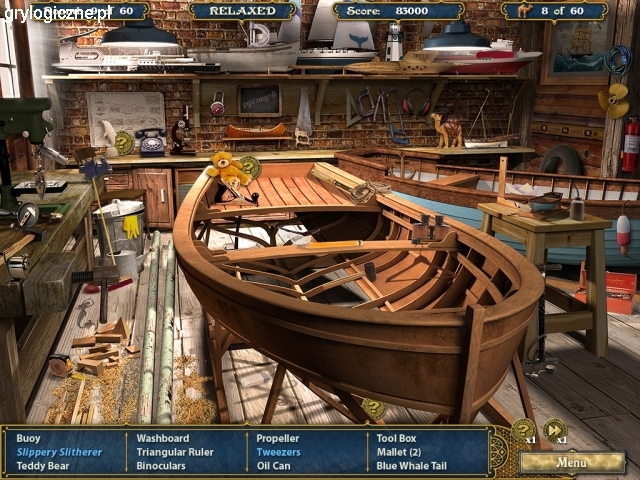This screenshot has height=480, width=640.
Task: Use the question mark hint coin
Action: point(523,430)
